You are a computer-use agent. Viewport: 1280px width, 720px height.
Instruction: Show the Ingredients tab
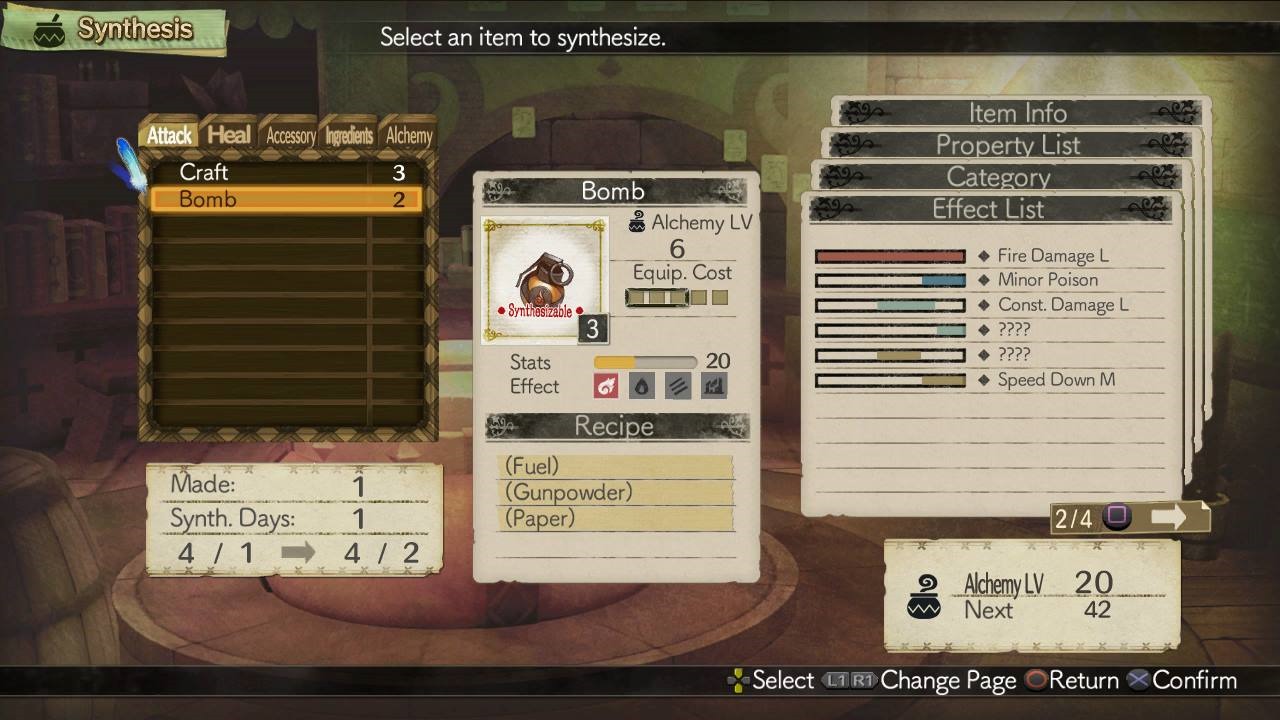[x=349, y=136]
